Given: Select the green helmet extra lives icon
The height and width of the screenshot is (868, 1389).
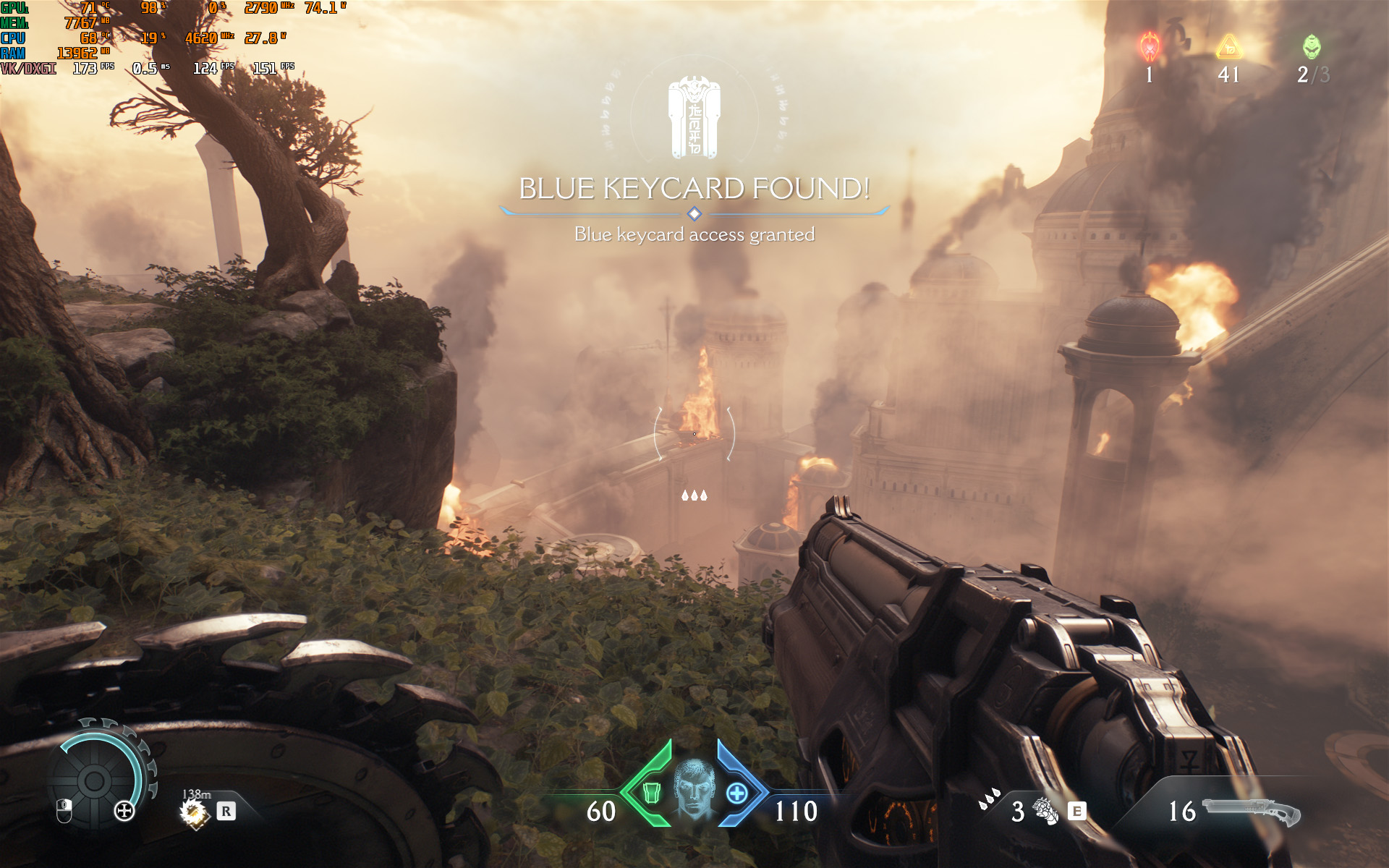Looking at the screenshot, I should click(1311, 48).
